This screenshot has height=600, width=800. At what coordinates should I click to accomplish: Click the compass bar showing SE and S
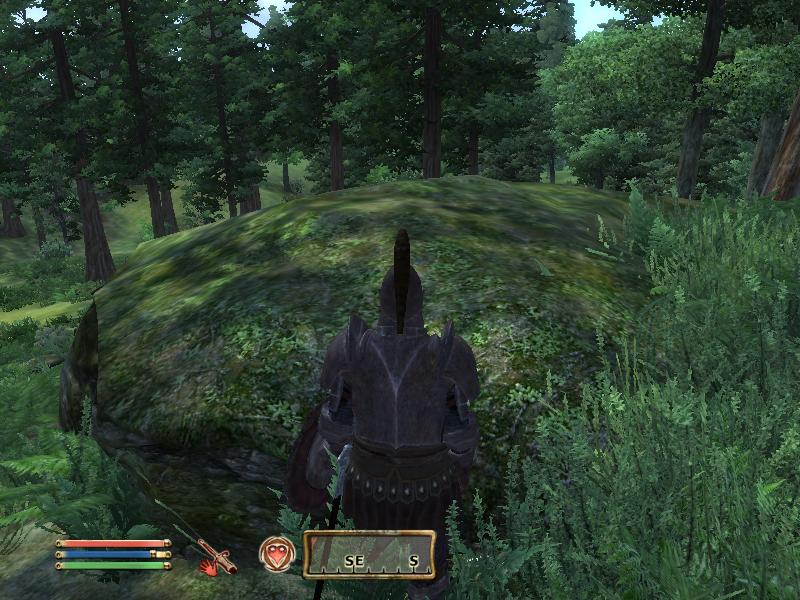(370, 555)
